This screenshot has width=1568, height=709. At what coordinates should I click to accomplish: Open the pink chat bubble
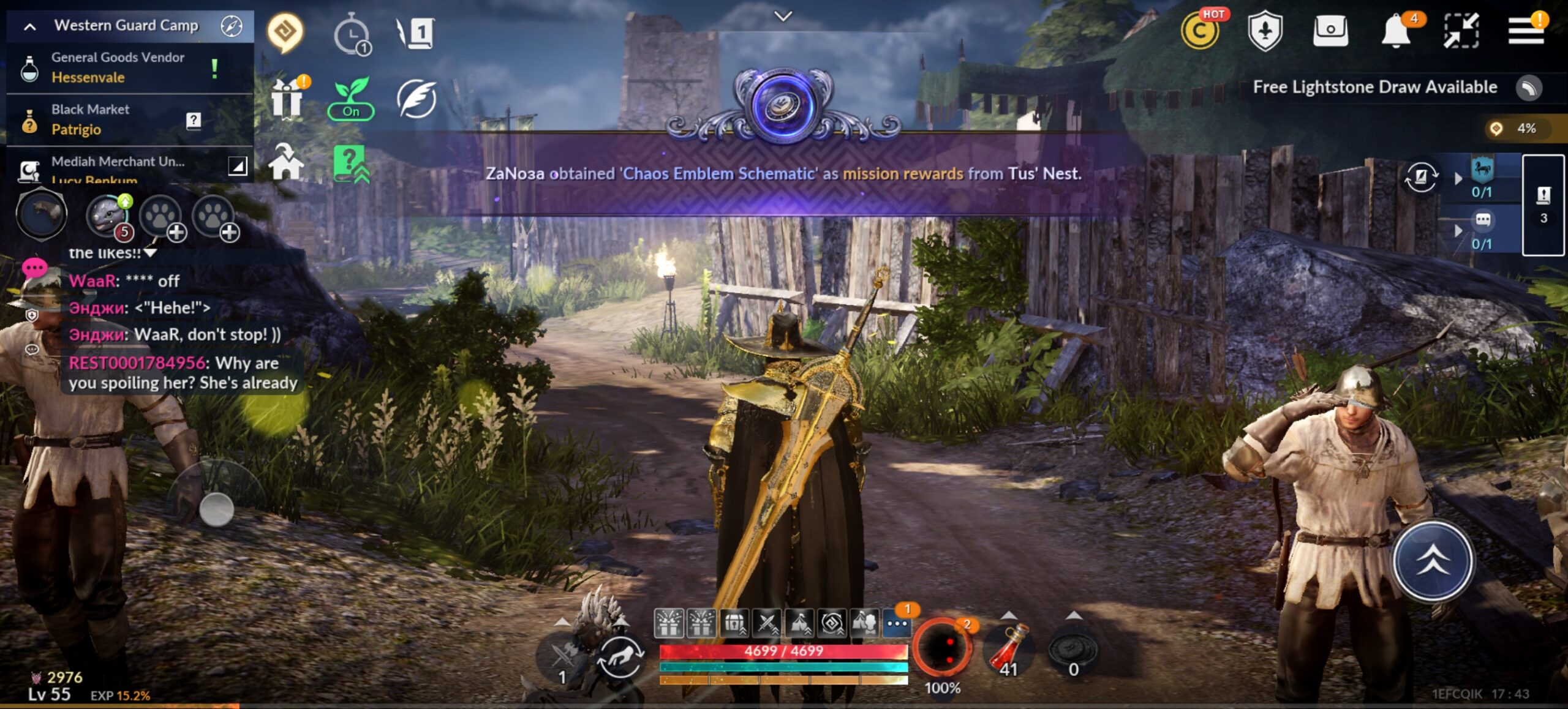click(x=34, y=268)
